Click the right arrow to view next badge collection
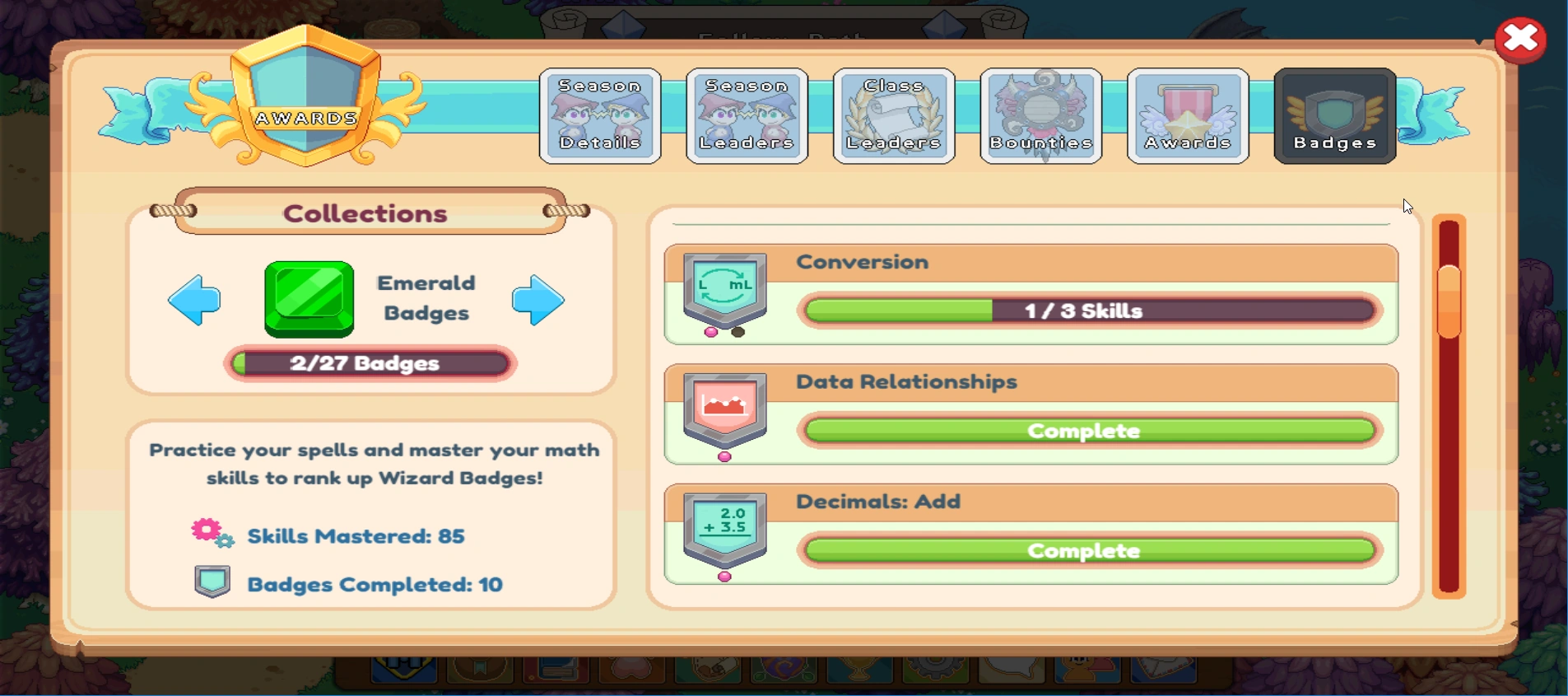 pyautogui.click(x=537, y=301)
